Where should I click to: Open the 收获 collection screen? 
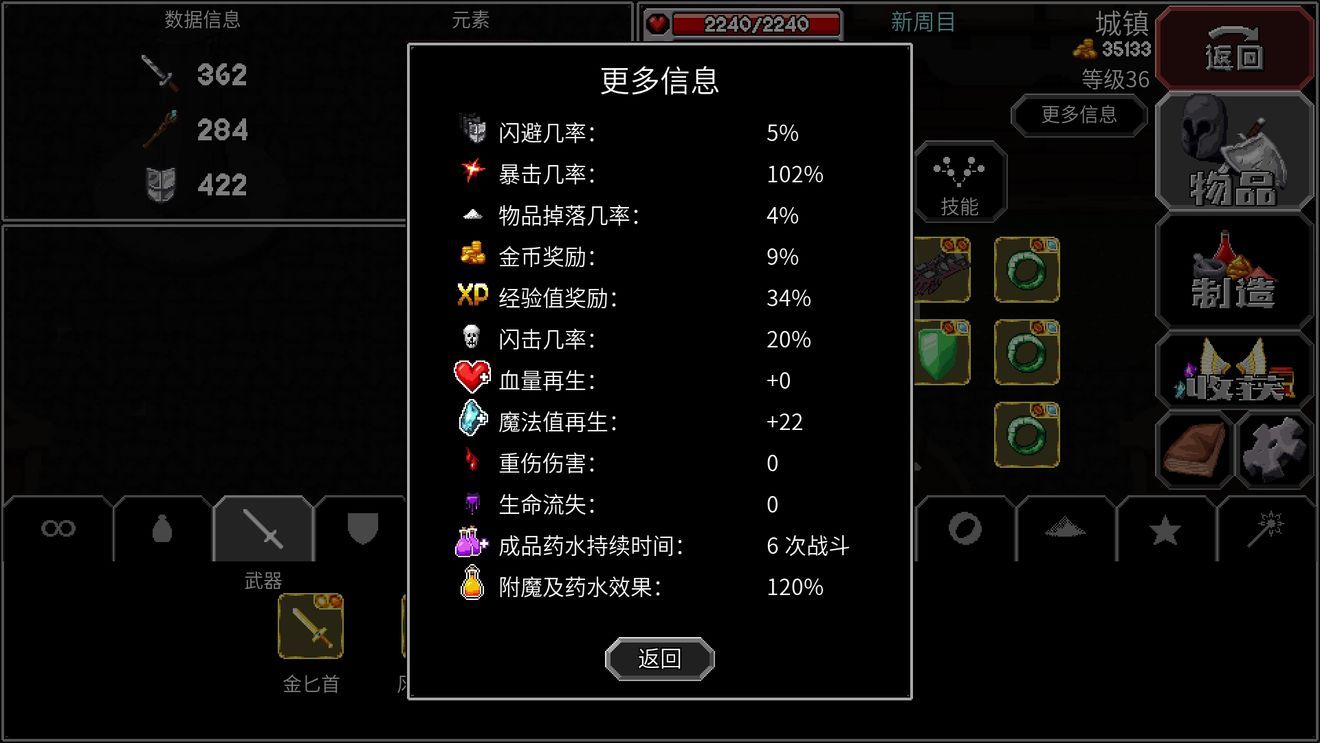[1234, 372]
